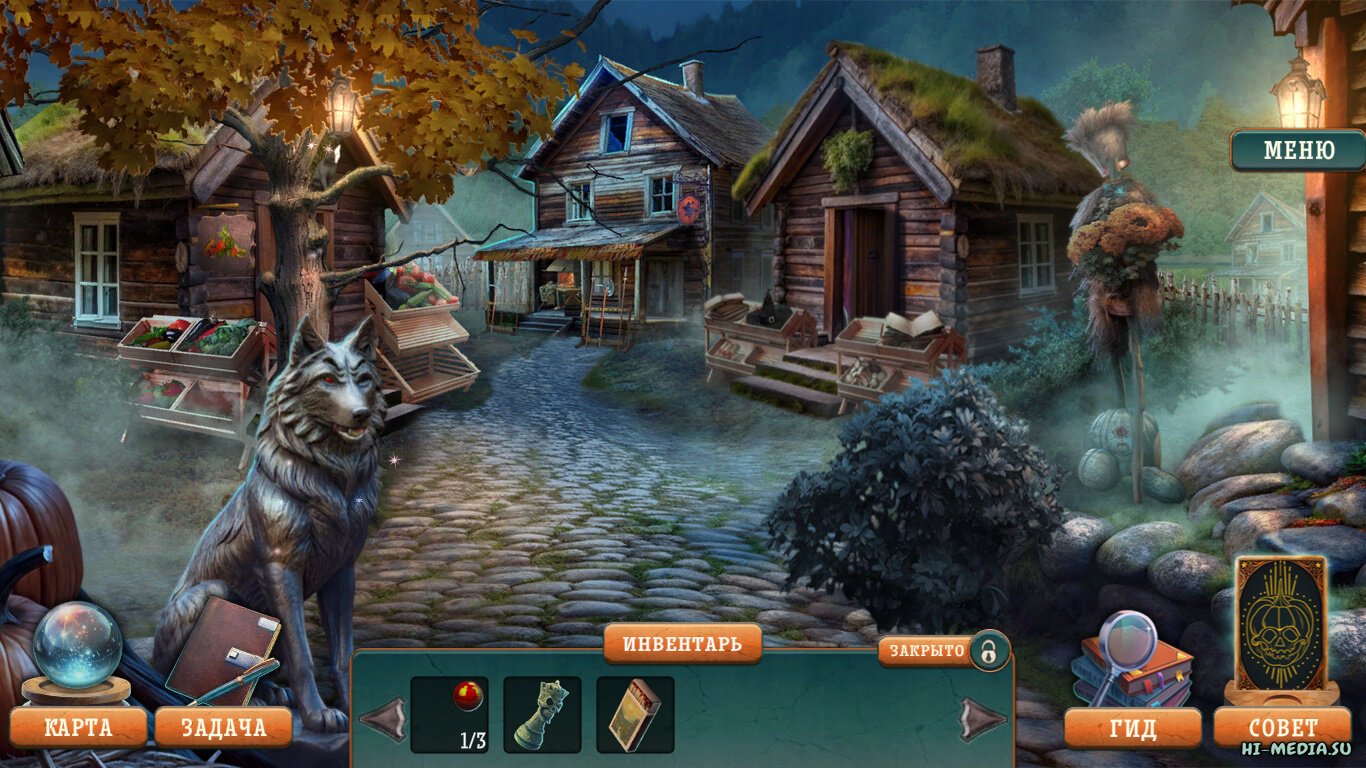The height and width of the screenshot is (768, 1366).
Task: Click the pumpkin skull hint card
Action: [1281, 624]
